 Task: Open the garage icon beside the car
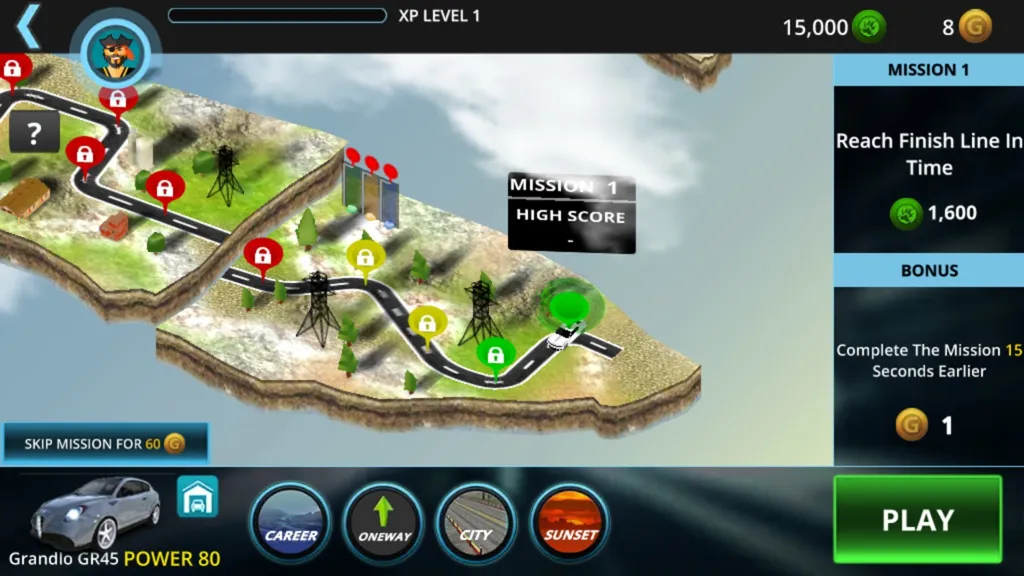198,497
